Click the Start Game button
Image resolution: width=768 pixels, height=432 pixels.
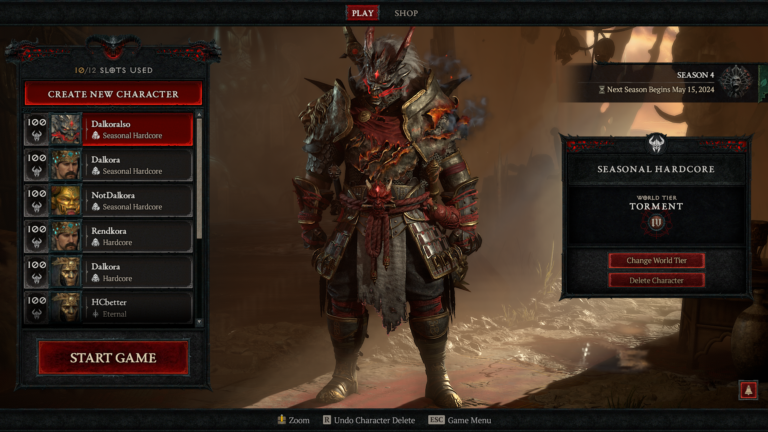113,358
